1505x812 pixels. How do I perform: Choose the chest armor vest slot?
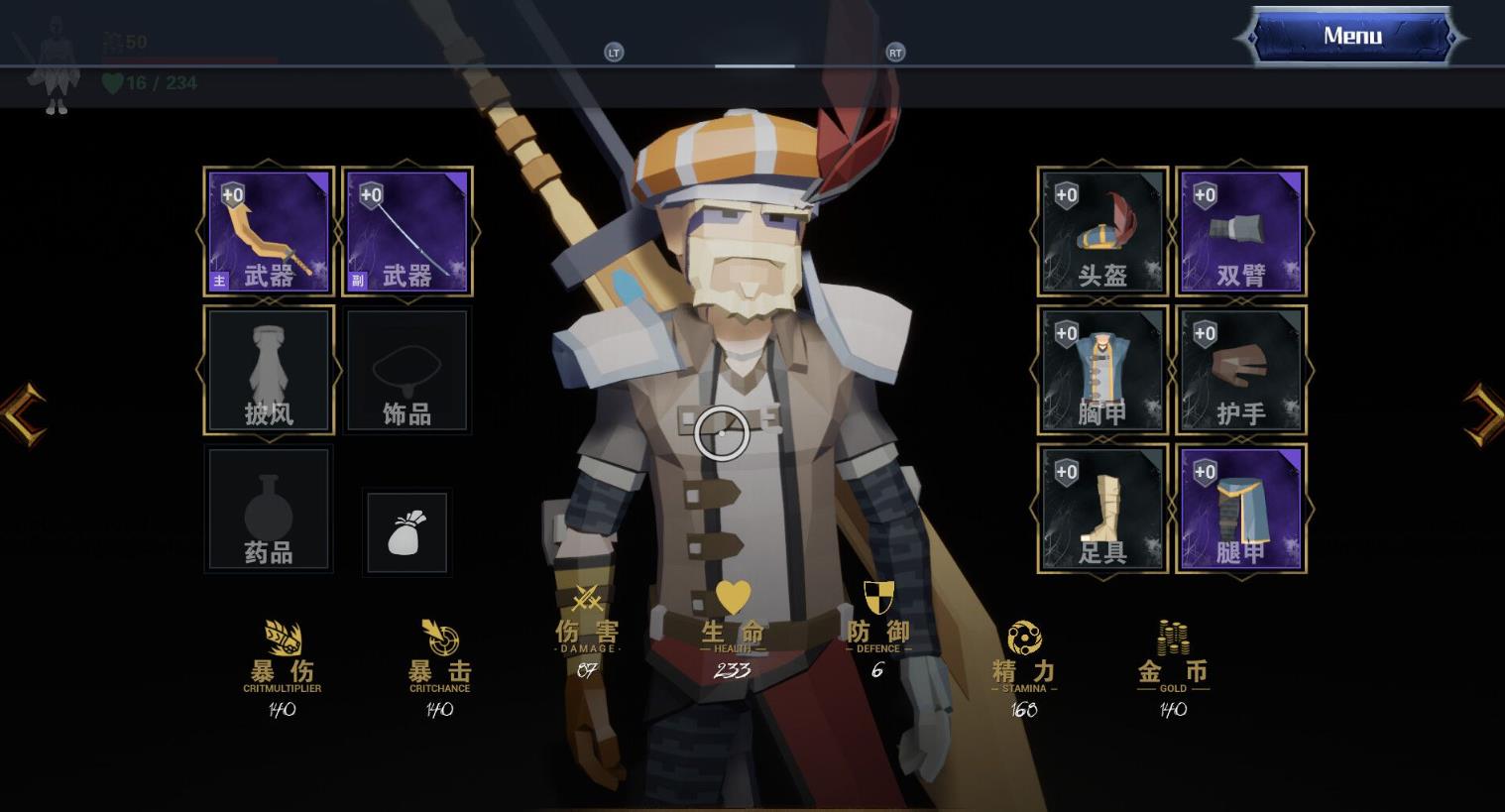pos(1102,371)
